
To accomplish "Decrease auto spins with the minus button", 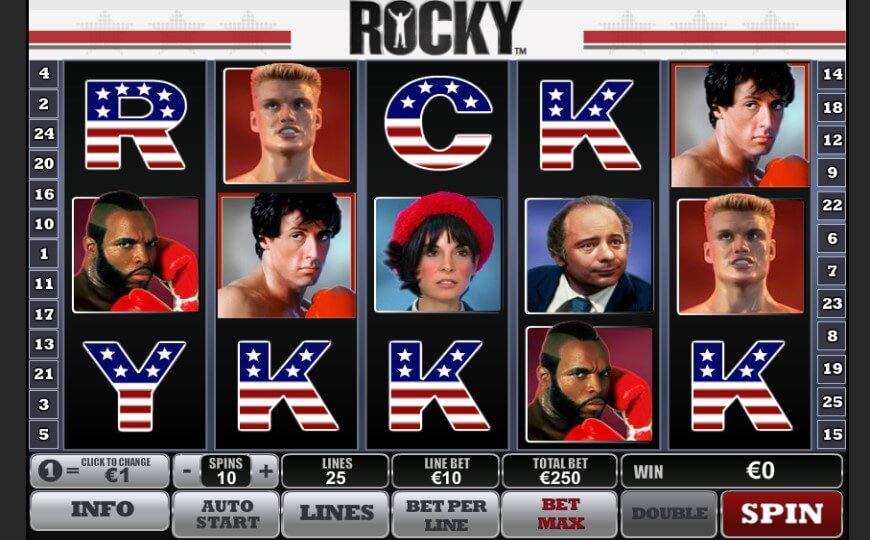I will click(x=187, y=470).
